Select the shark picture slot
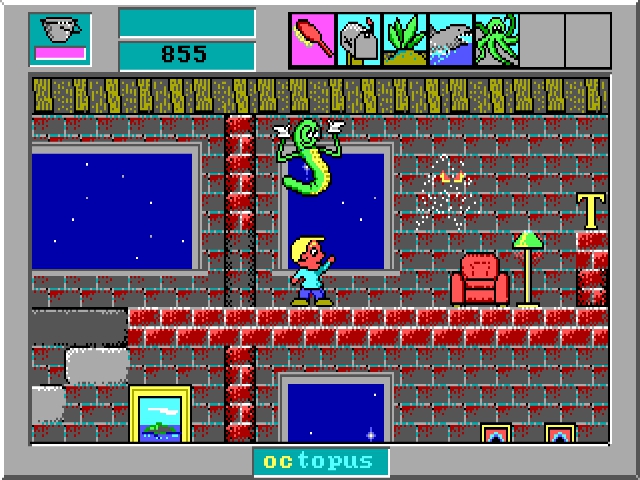This screenshot has height=480, width=640. pos(451,40)
